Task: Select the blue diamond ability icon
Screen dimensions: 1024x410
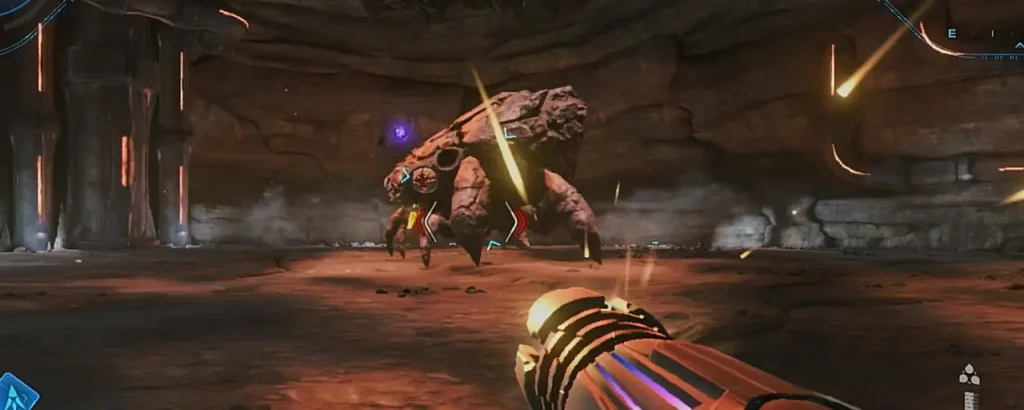Action: pyautogui.click(x=17, y=393)
